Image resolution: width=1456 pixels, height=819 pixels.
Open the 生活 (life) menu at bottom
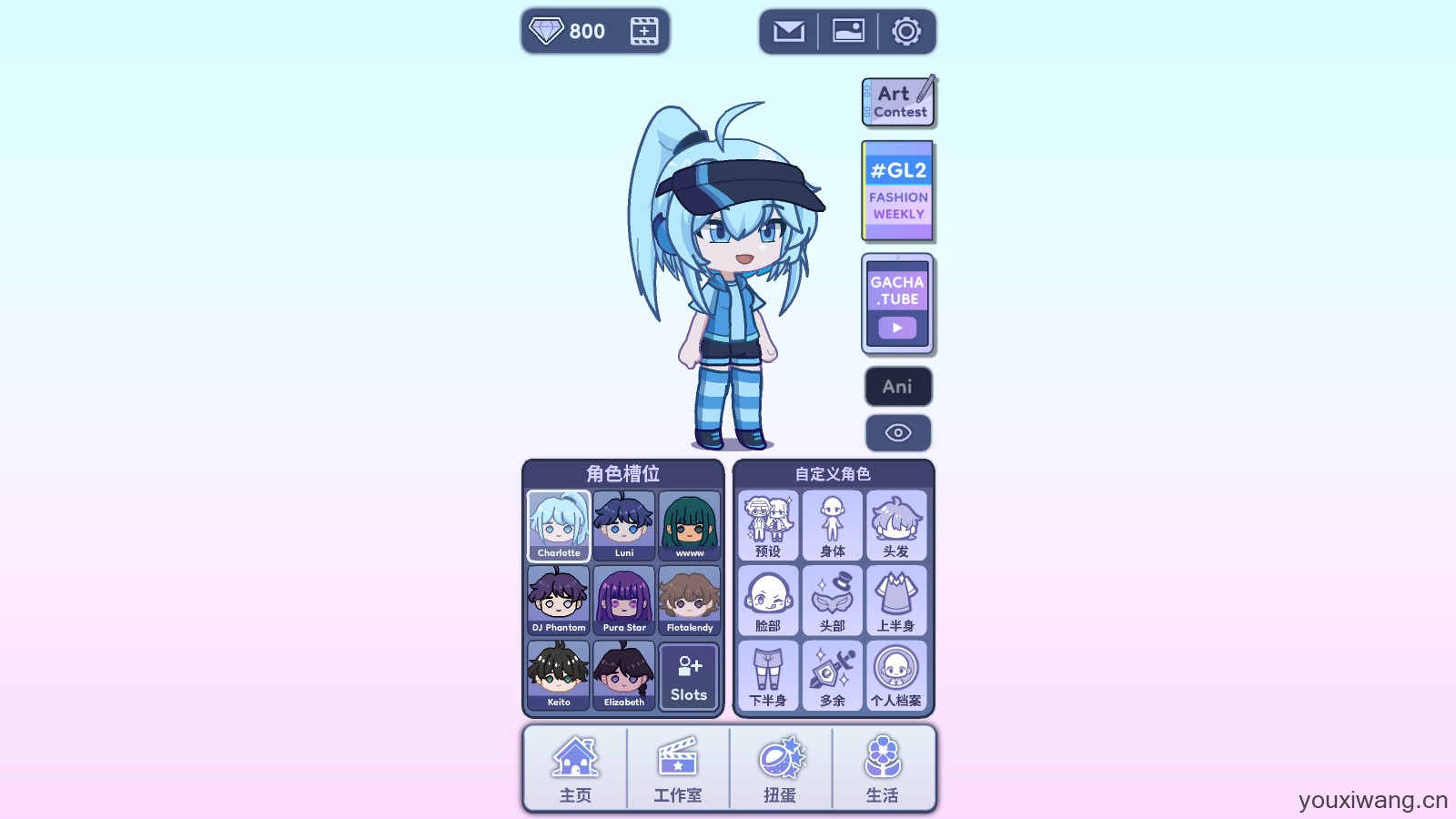click(x=885, y=769)
